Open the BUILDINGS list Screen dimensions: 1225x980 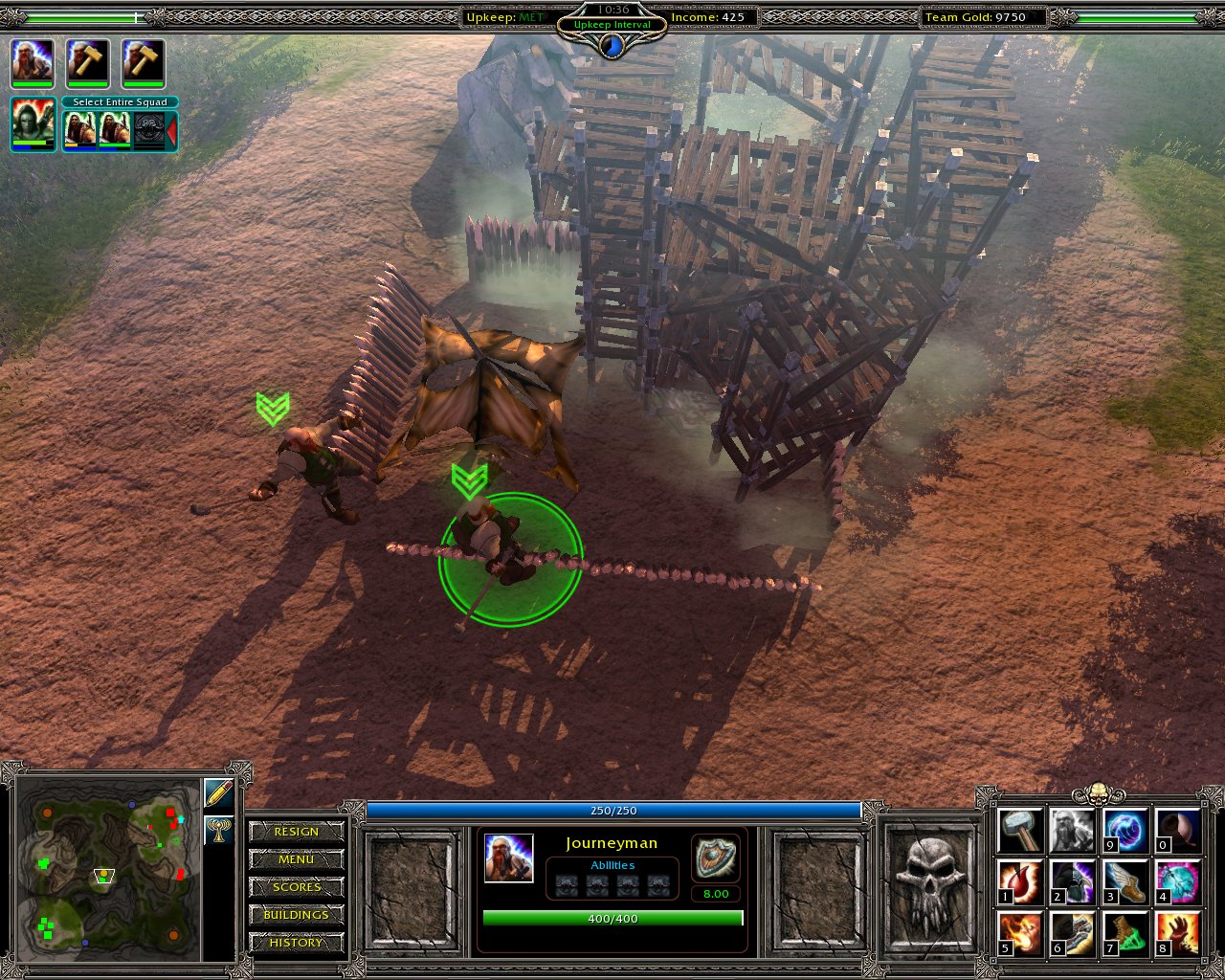click(x=296, y=915)
